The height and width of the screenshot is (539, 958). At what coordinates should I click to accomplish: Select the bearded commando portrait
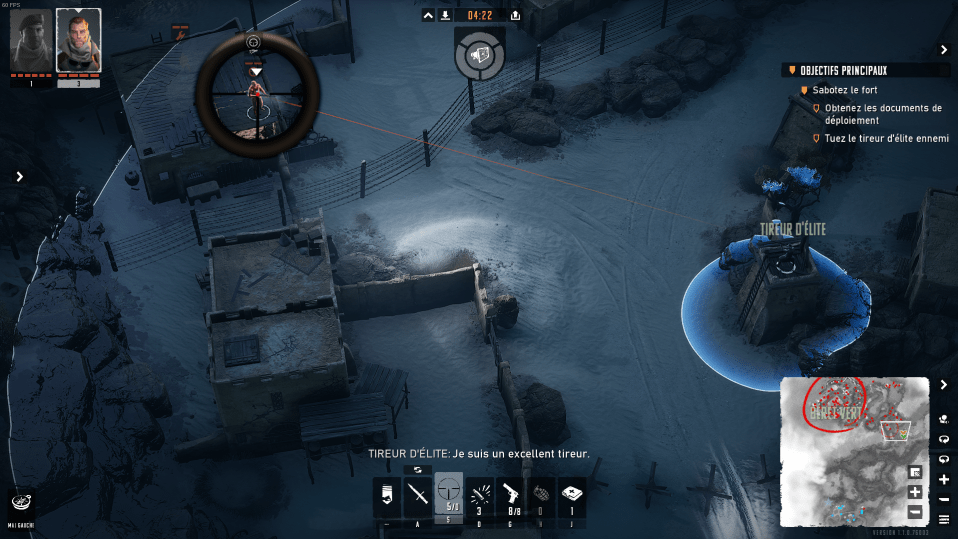[x=78, y=41]
